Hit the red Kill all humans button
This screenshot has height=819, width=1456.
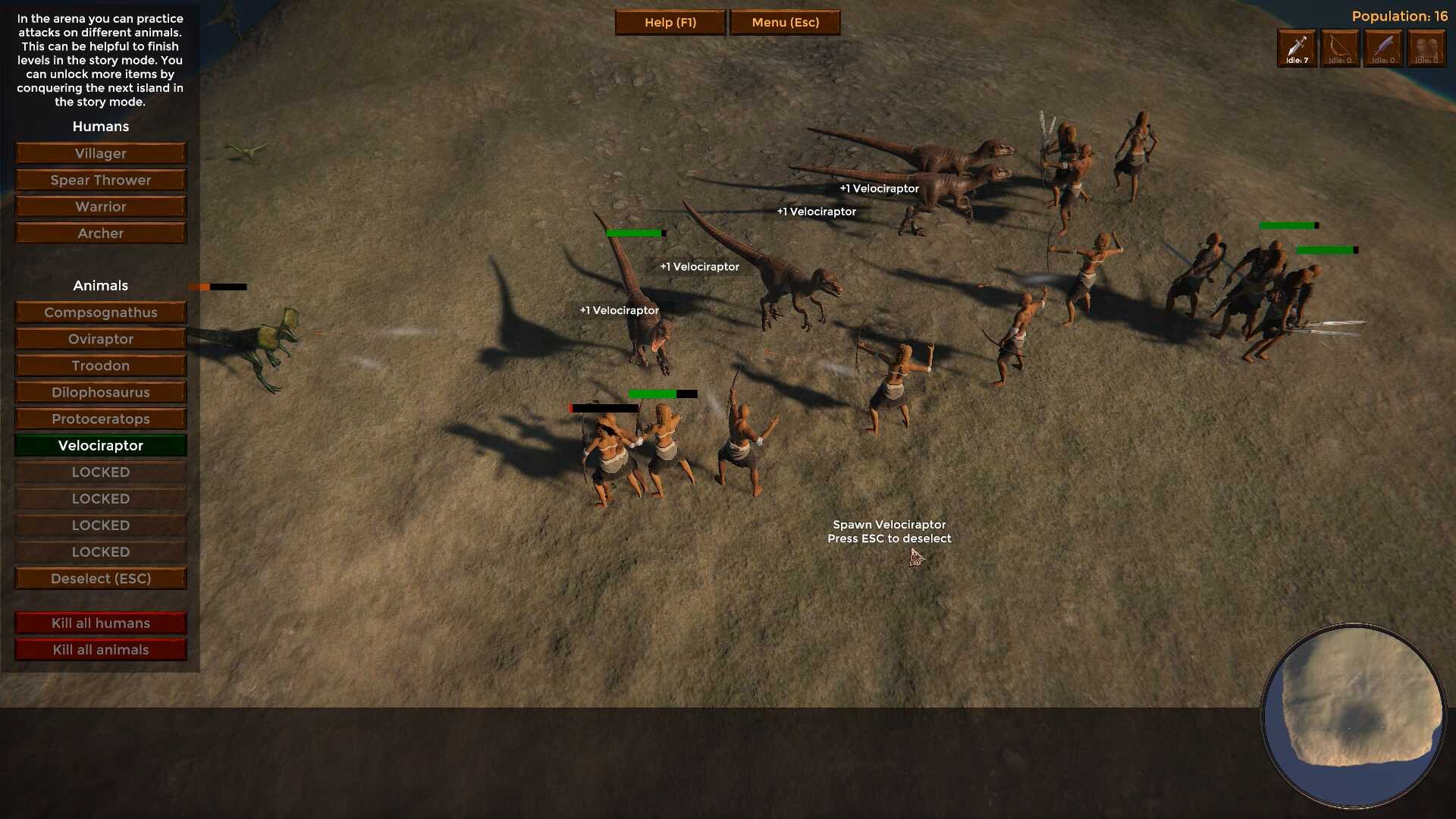tap(101, 623)
